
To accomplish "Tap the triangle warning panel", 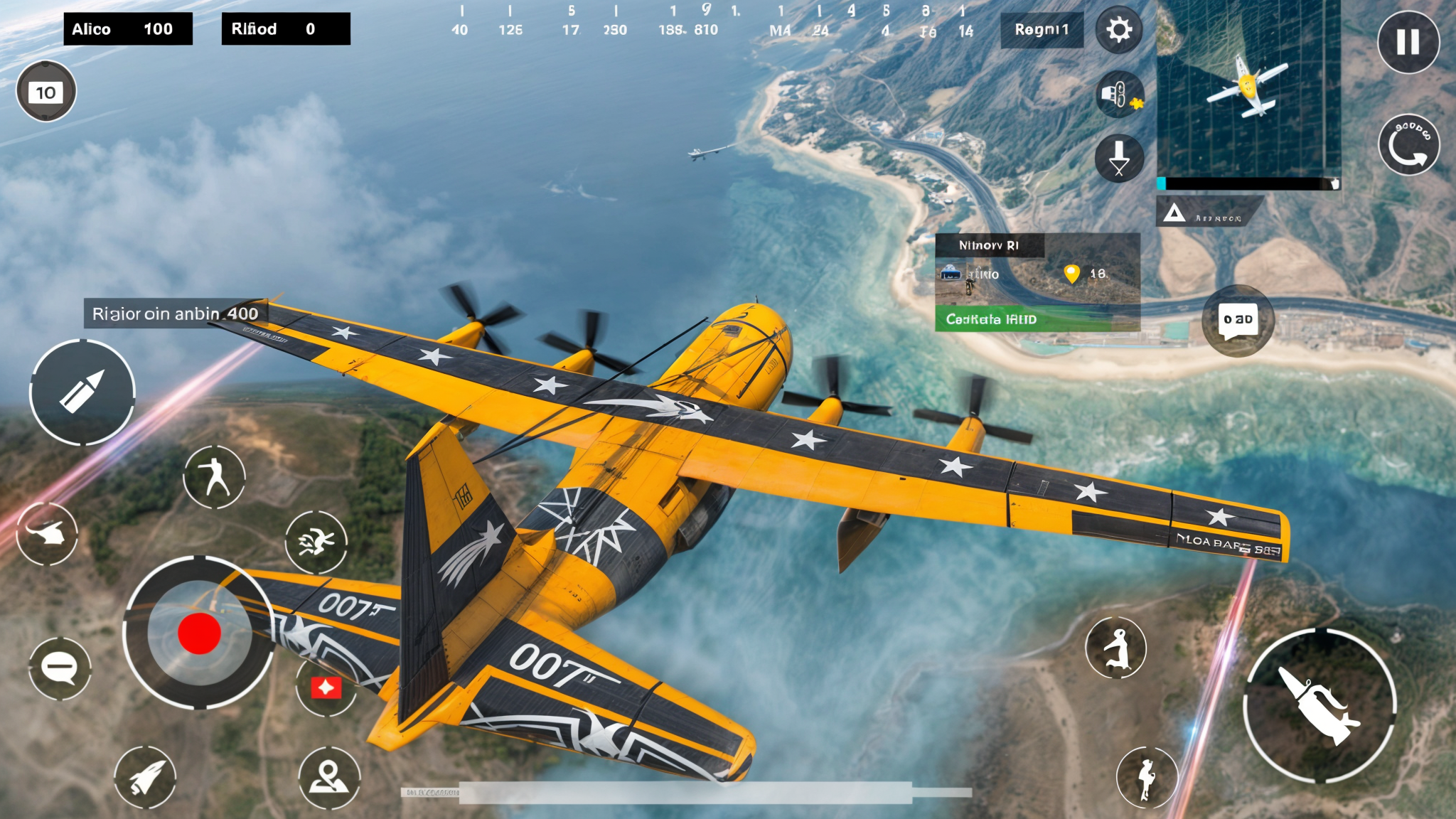I will click(1209, 213).
